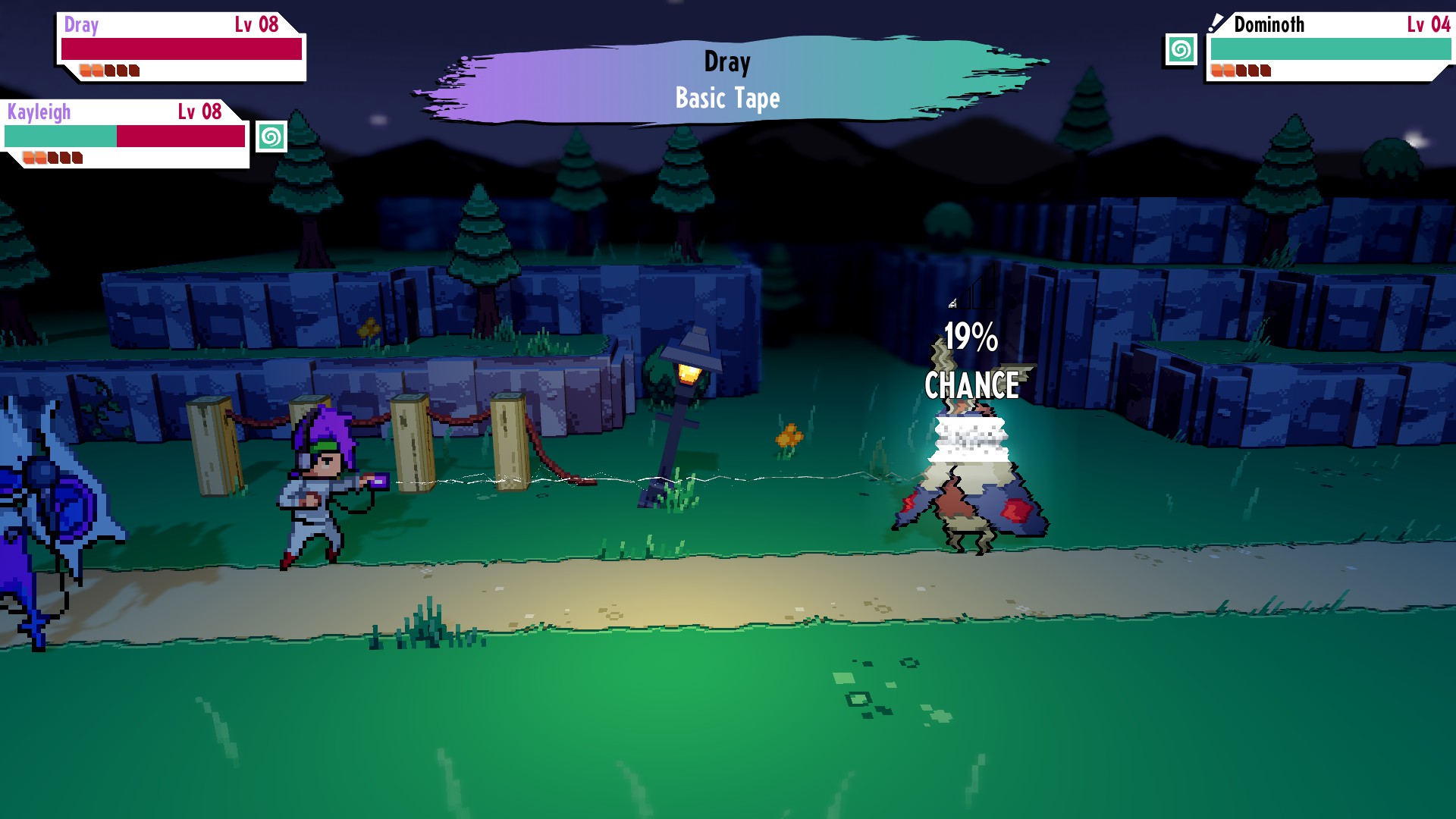Inspect the spiral status icon beside Kayleigh
This screenshot has height=819, width=1456.
click(x=271, y=137)
